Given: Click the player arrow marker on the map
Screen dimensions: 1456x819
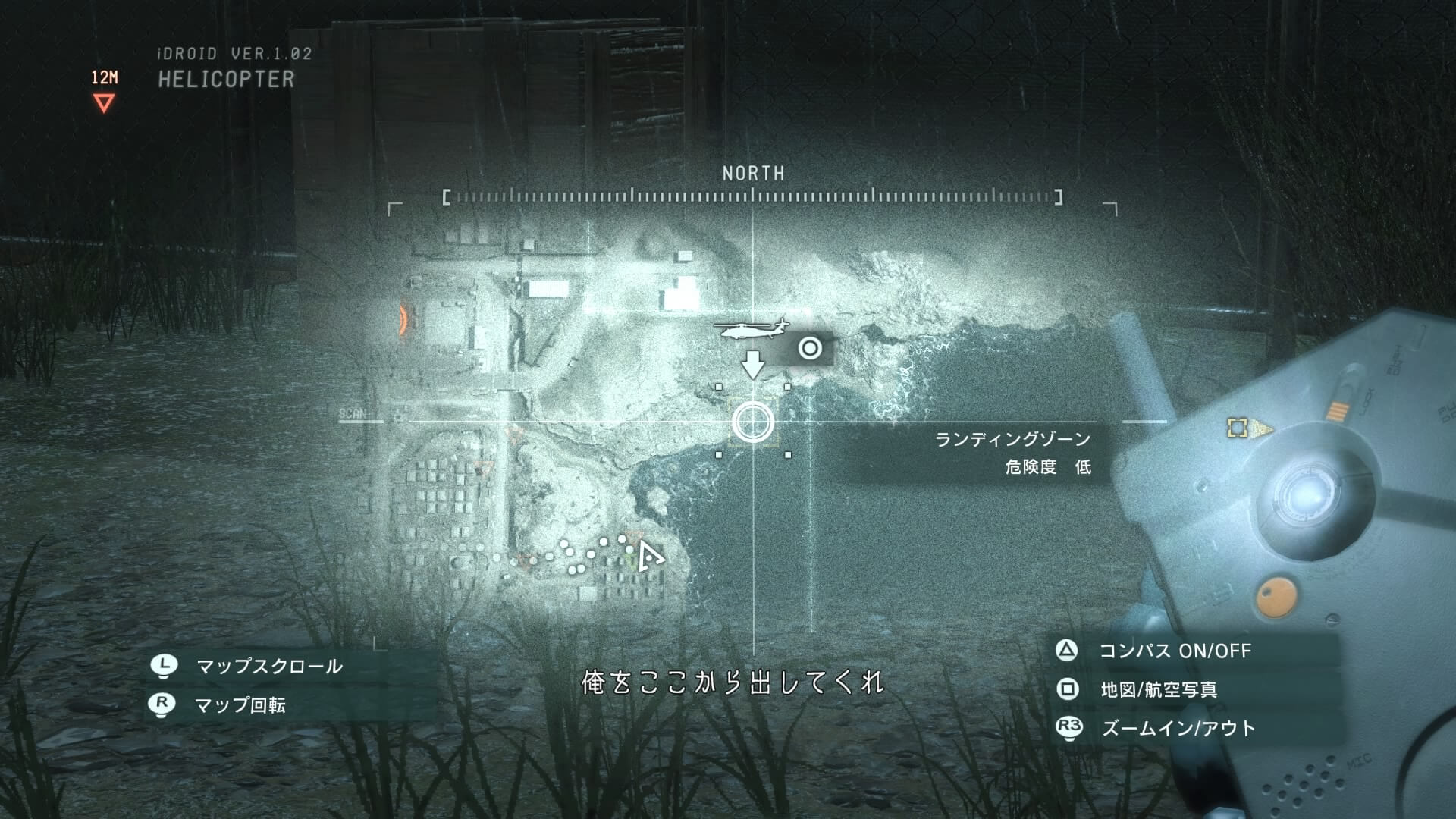Looking at the screenshot, I should click(x=648, y=557).
